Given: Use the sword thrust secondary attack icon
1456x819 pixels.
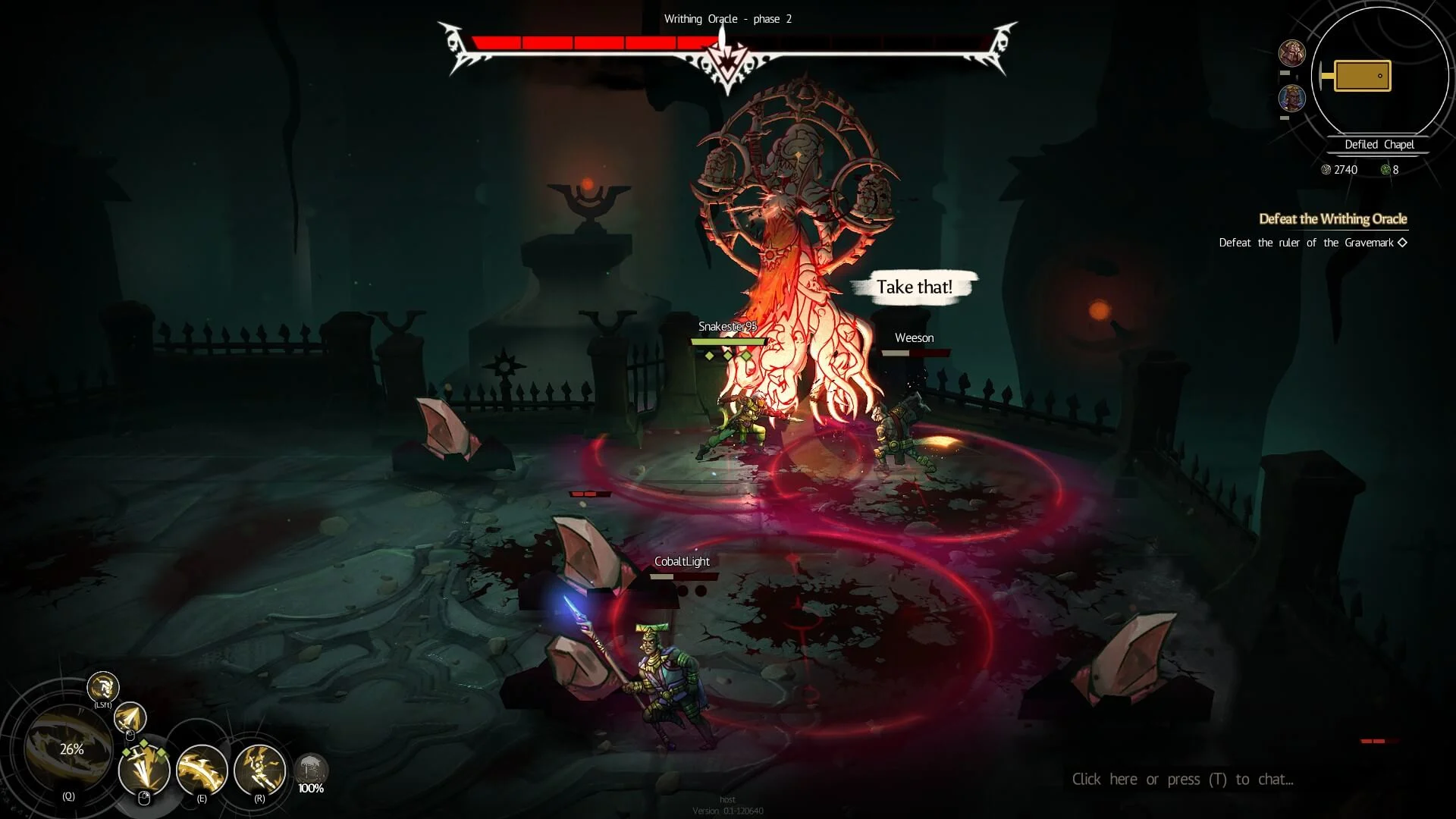Looking at the screenshot, I should click(x=130, y=717).
